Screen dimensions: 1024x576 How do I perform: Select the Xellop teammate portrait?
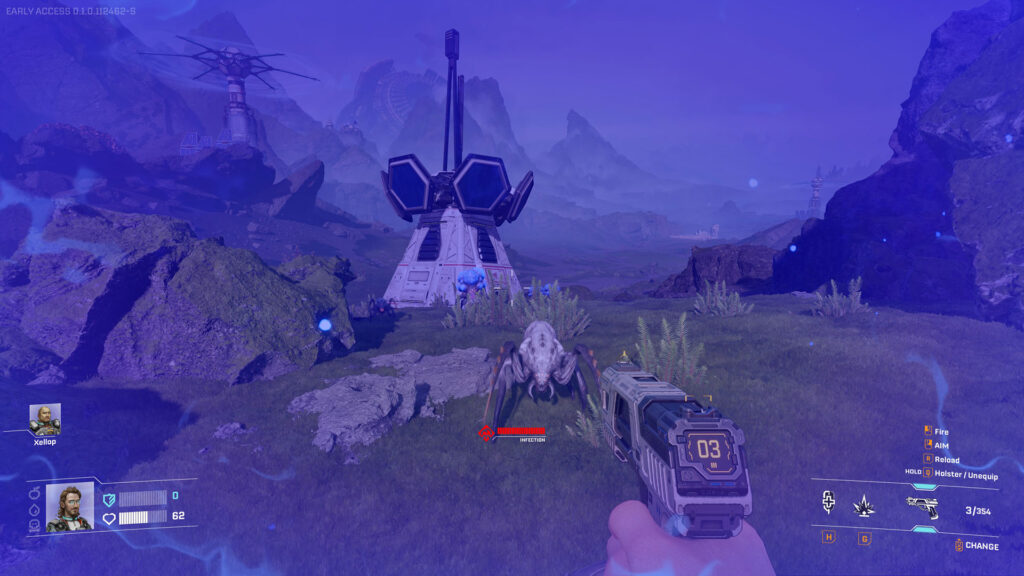(x=45, y=419)
